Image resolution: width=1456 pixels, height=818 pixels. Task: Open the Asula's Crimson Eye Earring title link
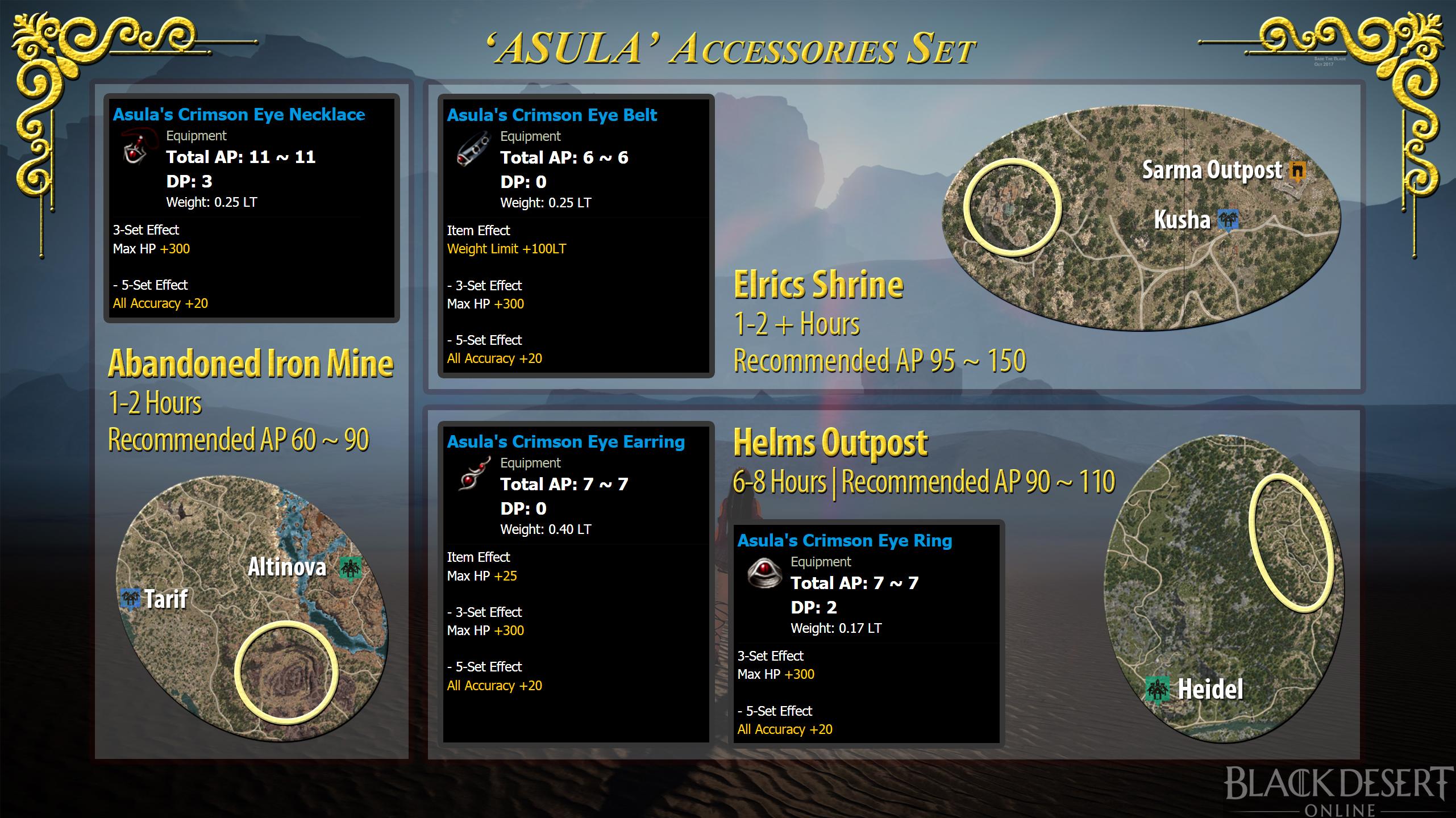[565, 441]
